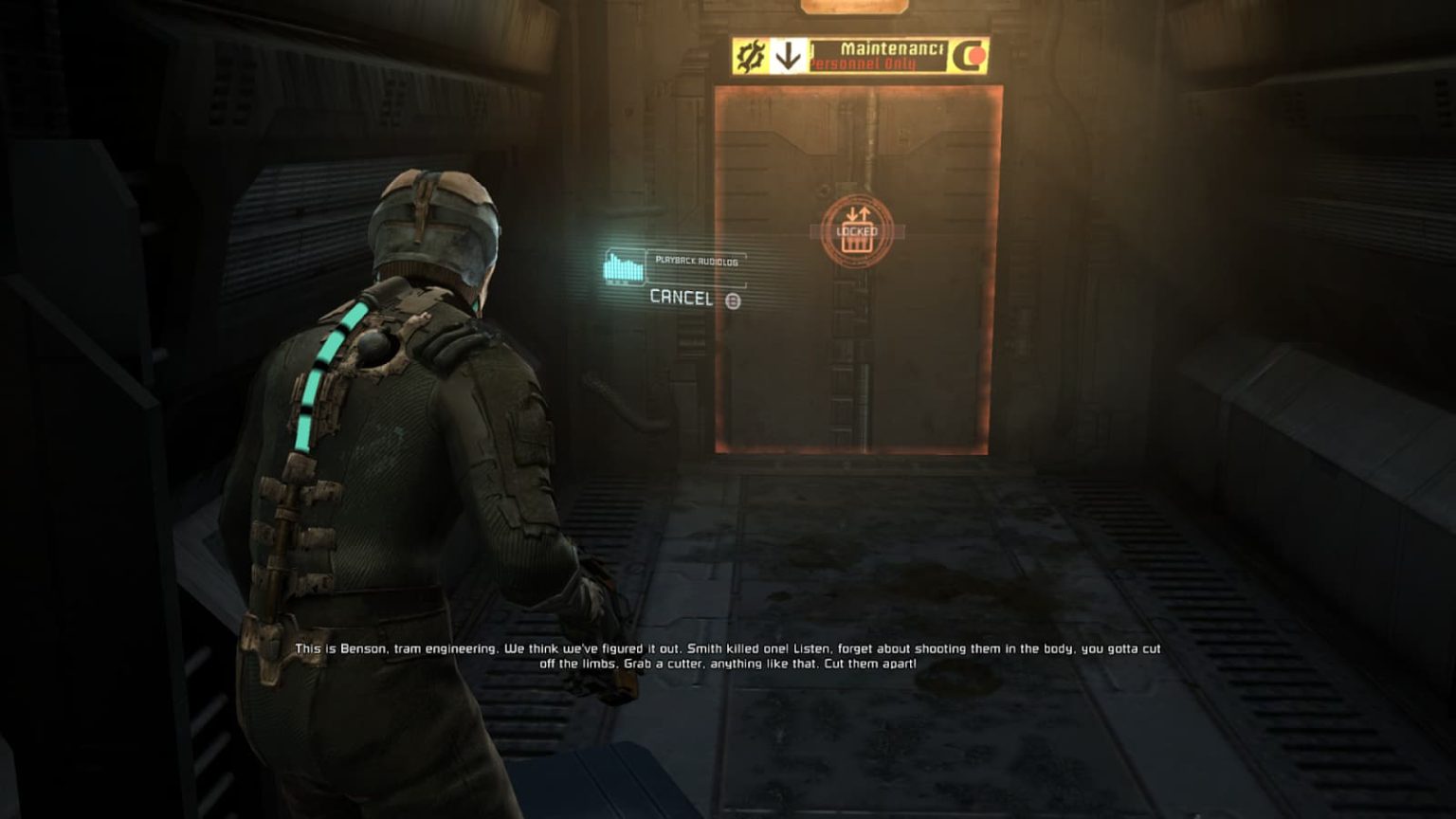Click the LOCKED elevator hologram icon

point(858,229)
